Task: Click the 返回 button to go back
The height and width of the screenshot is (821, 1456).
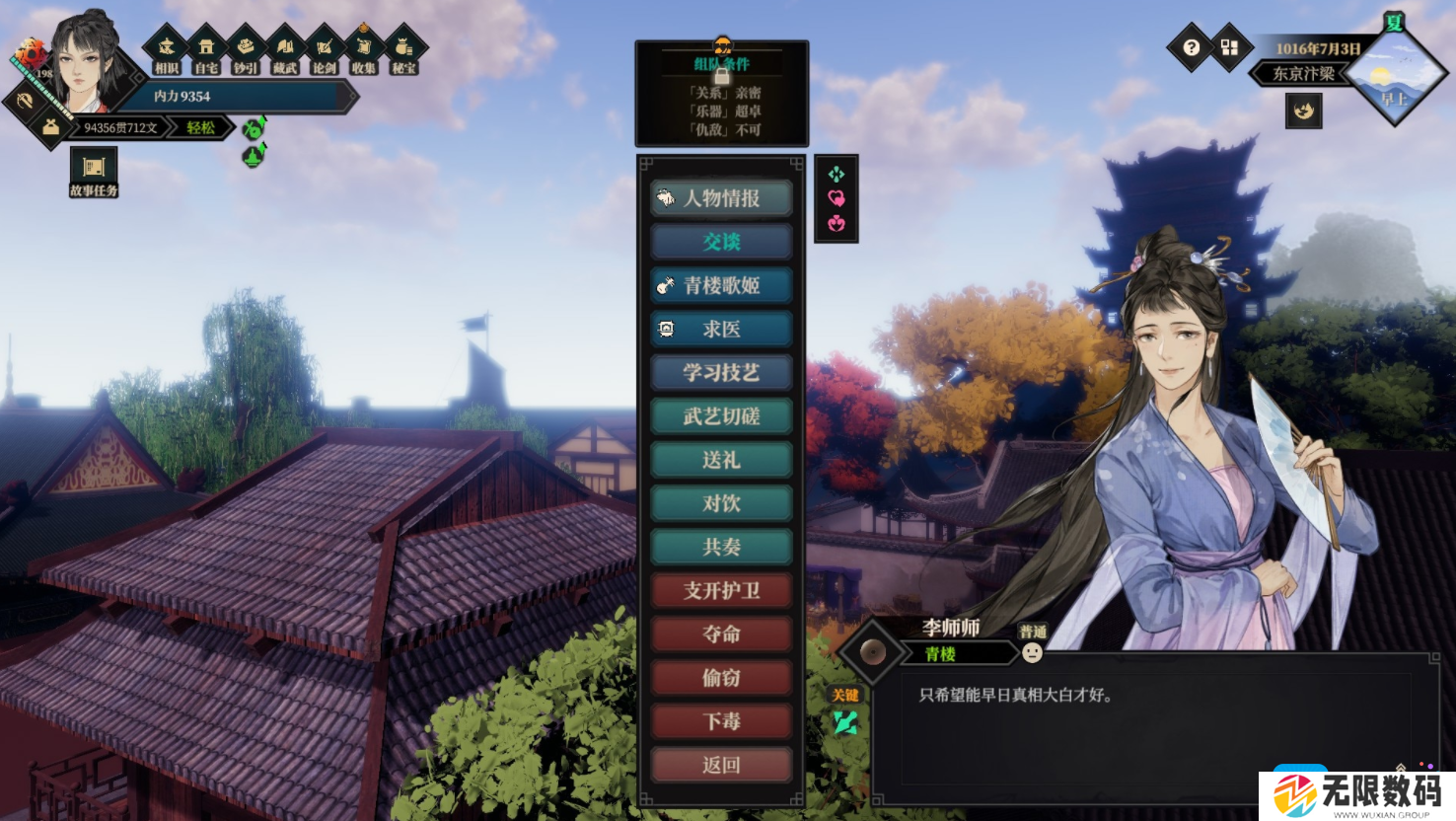Action: click(721, 765)
